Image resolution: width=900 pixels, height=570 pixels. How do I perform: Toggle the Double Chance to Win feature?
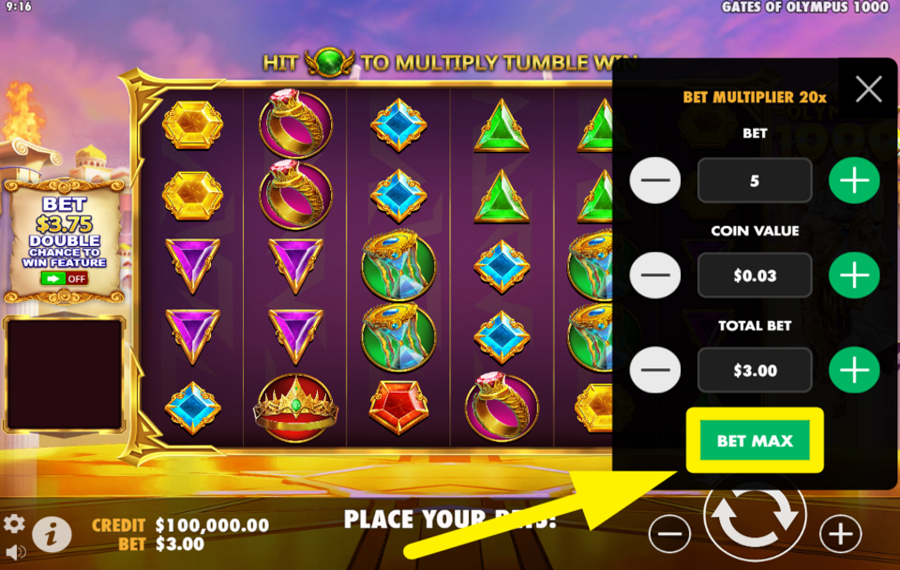64,279
